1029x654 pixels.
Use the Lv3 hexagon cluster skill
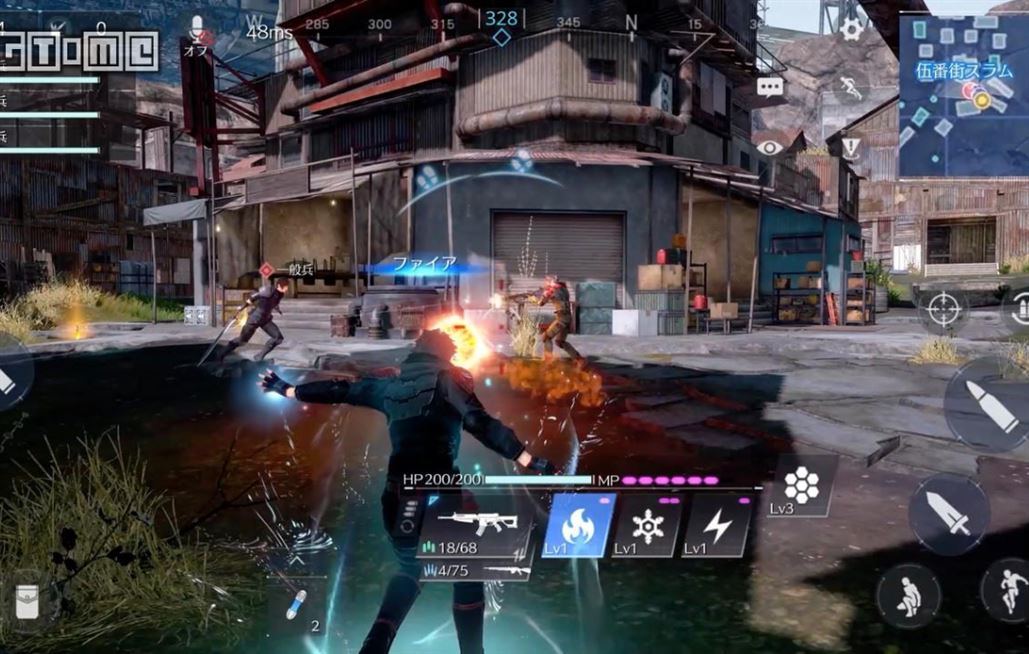pos(801,487)
